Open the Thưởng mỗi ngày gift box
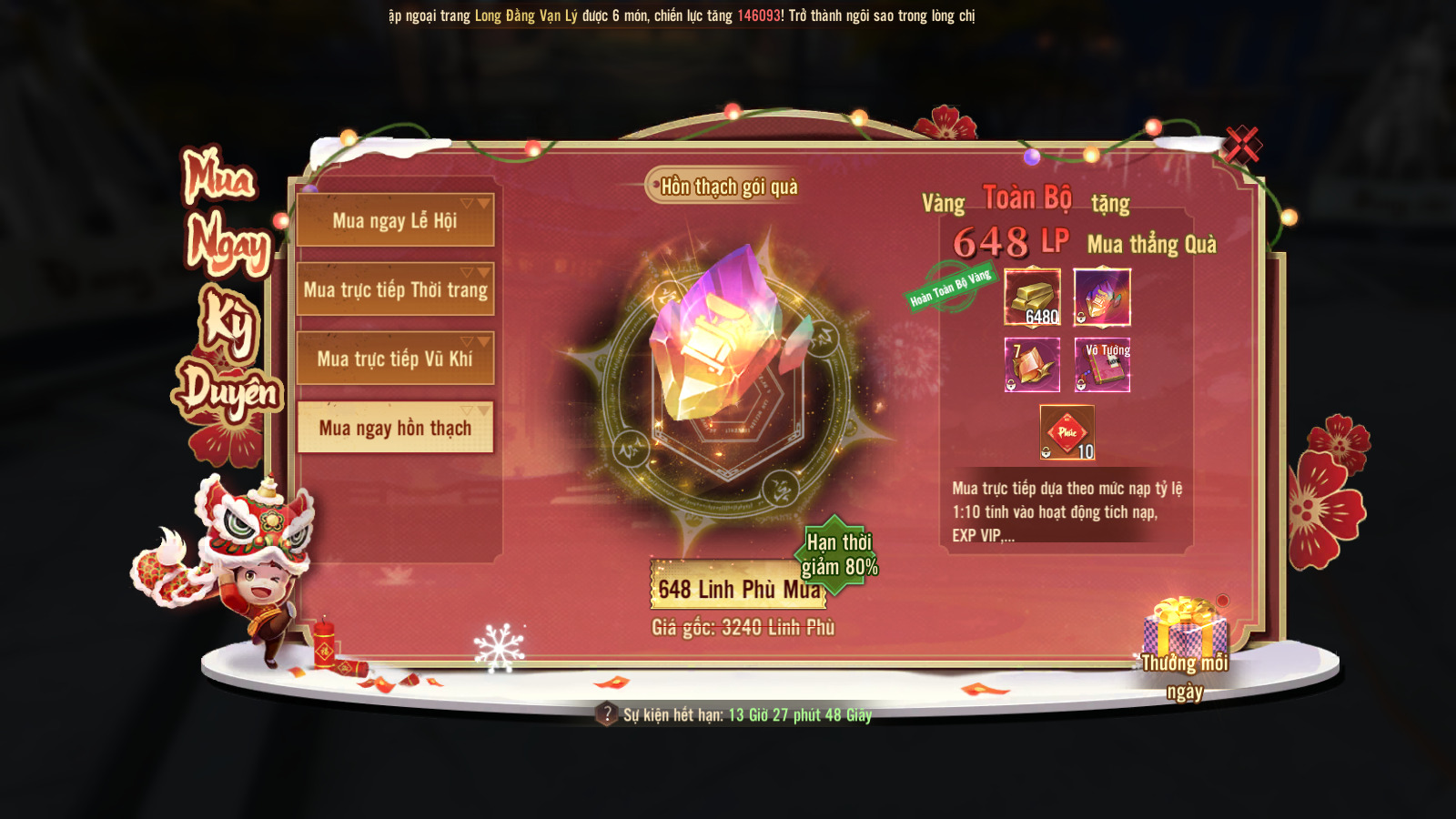The height and width of the screenshot is (819, 1456). click(1184, 628)
